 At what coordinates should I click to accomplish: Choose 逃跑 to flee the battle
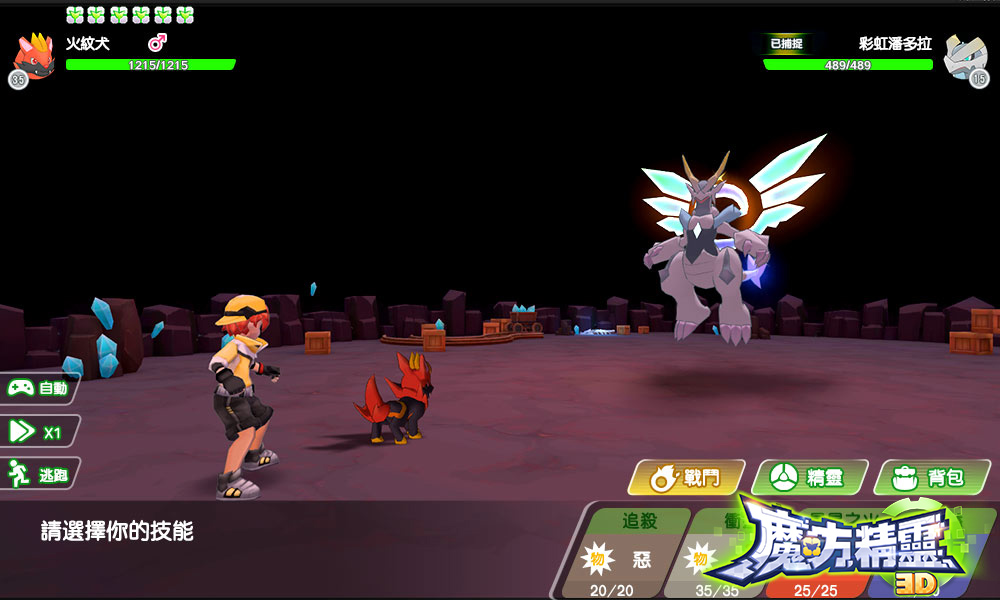[40, 474]
